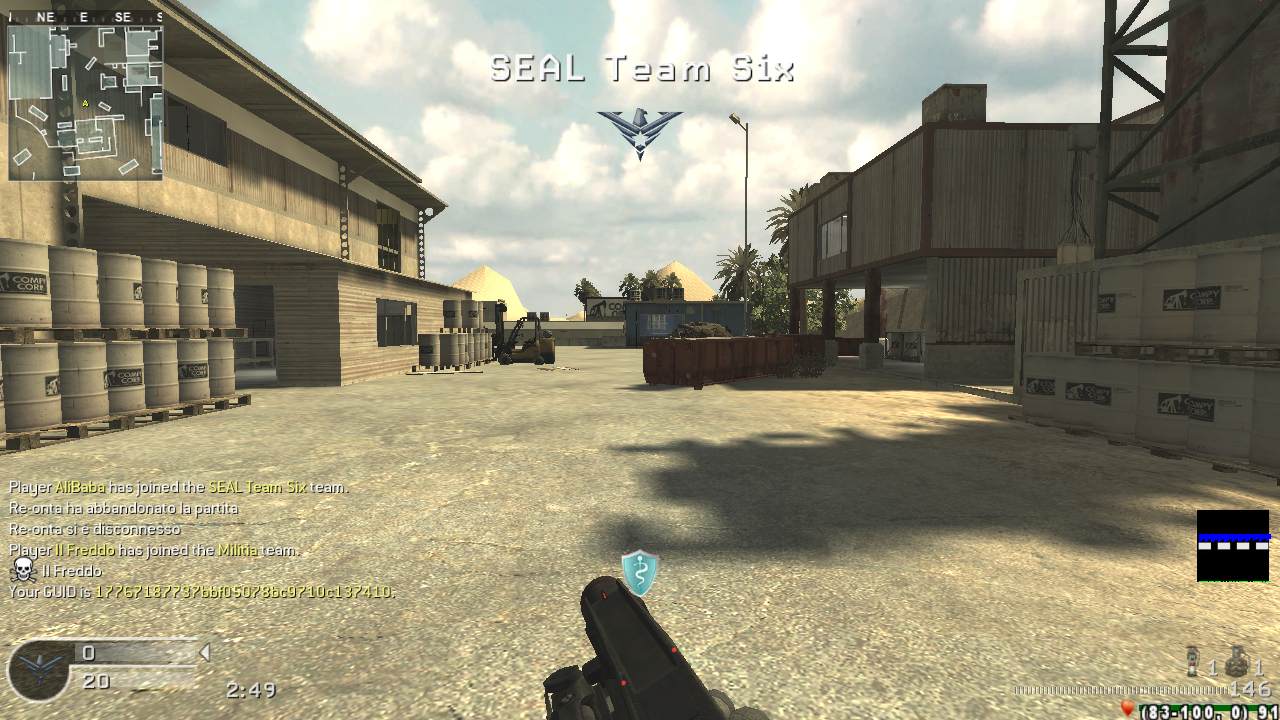Click the black box with blue stripe
Viewport: 1280px width, 720px height.
click(x=1233, y=545)
